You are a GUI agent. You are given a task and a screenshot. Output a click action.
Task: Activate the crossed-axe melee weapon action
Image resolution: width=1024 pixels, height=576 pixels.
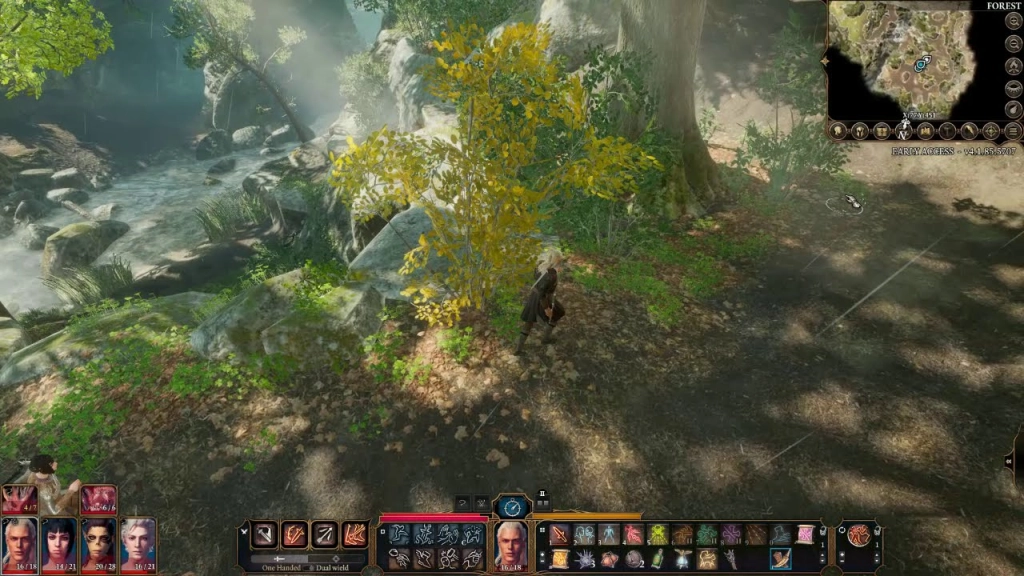[266, 535]
